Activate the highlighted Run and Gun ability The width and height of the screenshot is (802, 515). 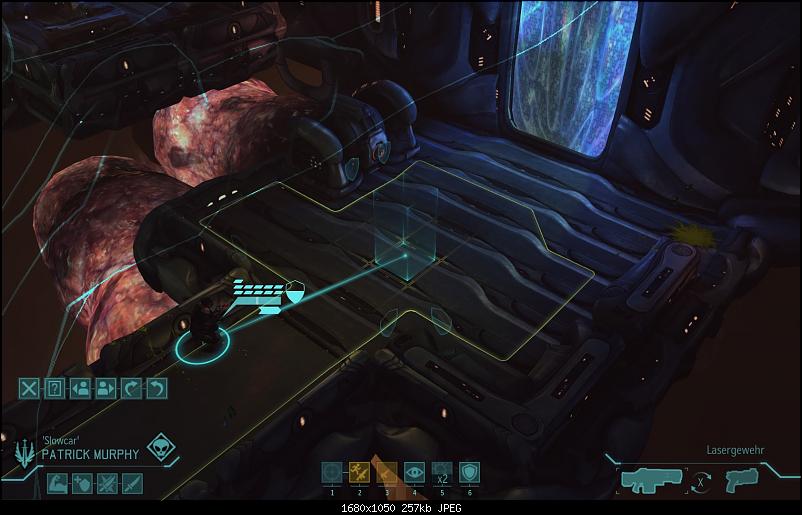pyautogui.click(x=359, y=473)
